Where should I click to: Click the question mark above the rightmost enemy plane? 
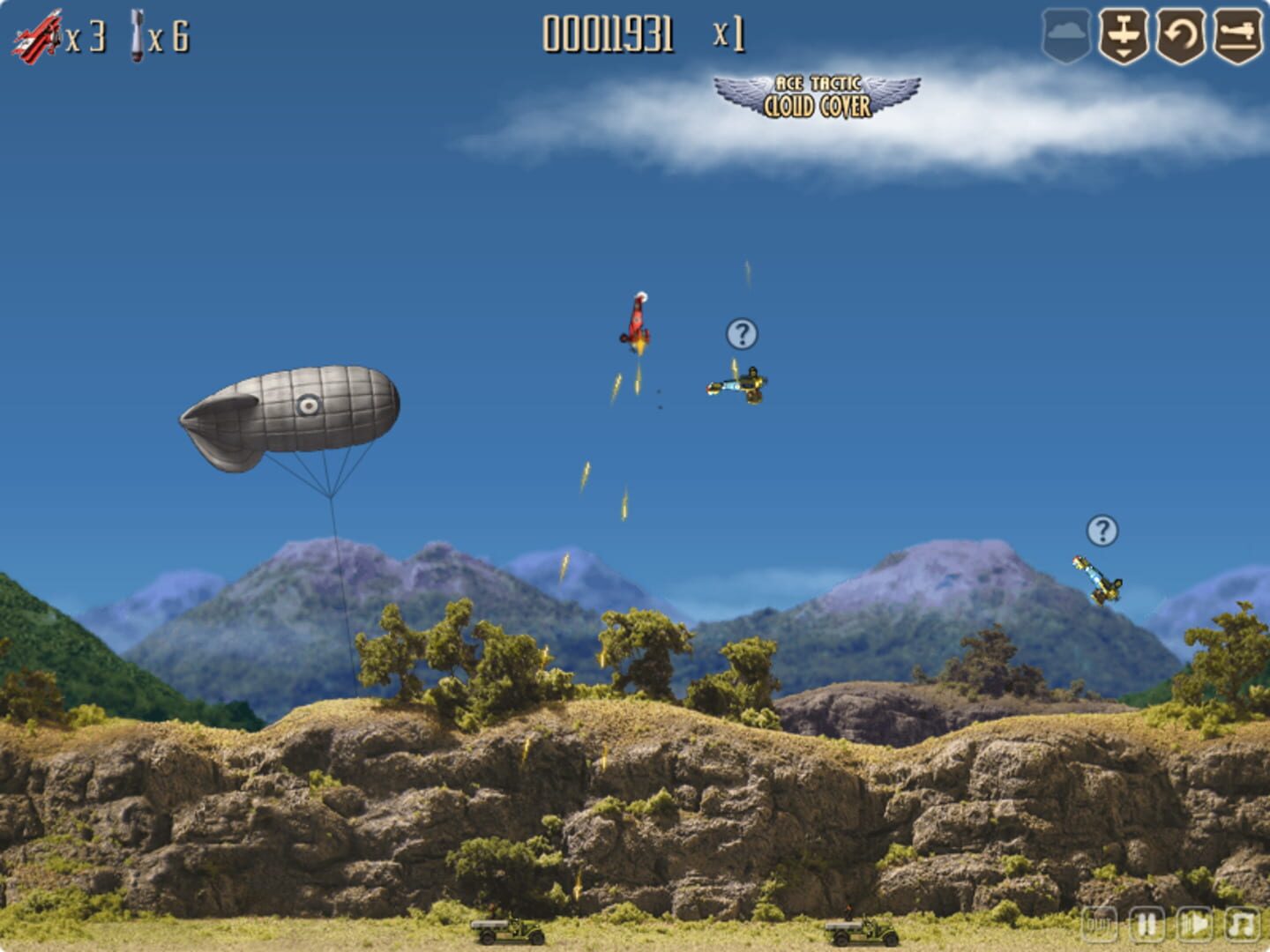click(1100, 531)
